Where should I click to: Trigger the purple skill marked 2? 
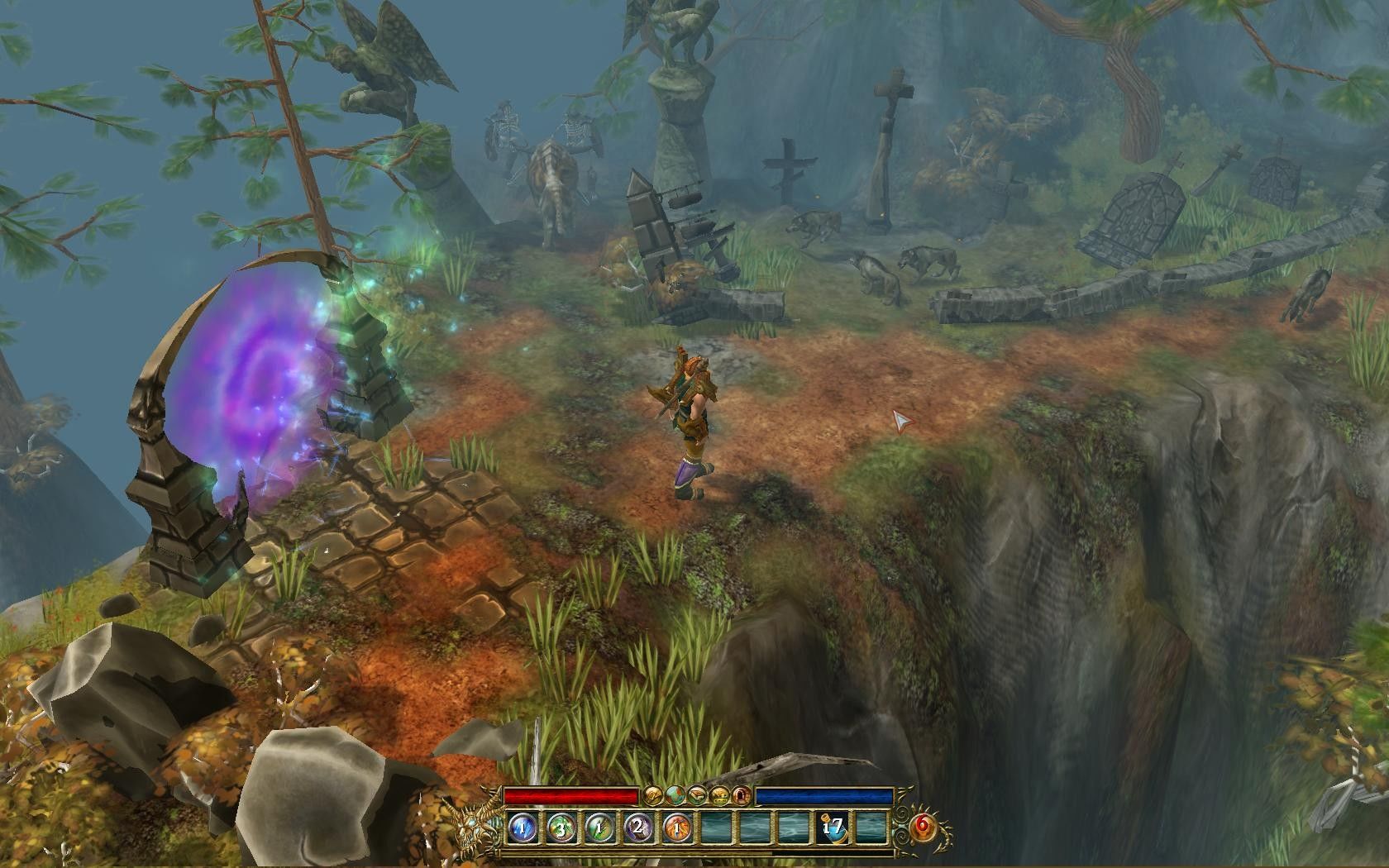(x=638, y=827)
